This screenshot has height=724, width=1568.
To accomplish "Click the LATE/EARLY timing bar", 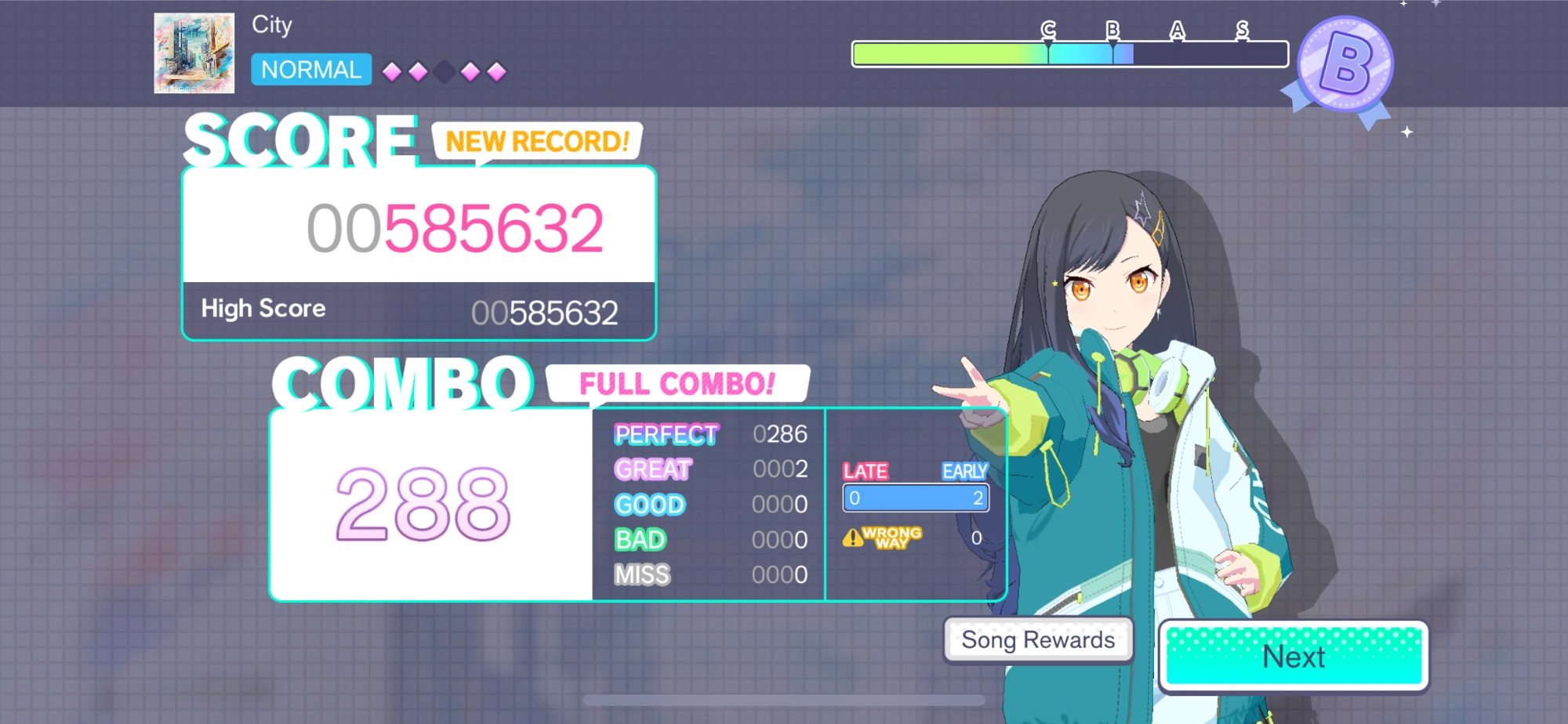I will coord(915,498).
